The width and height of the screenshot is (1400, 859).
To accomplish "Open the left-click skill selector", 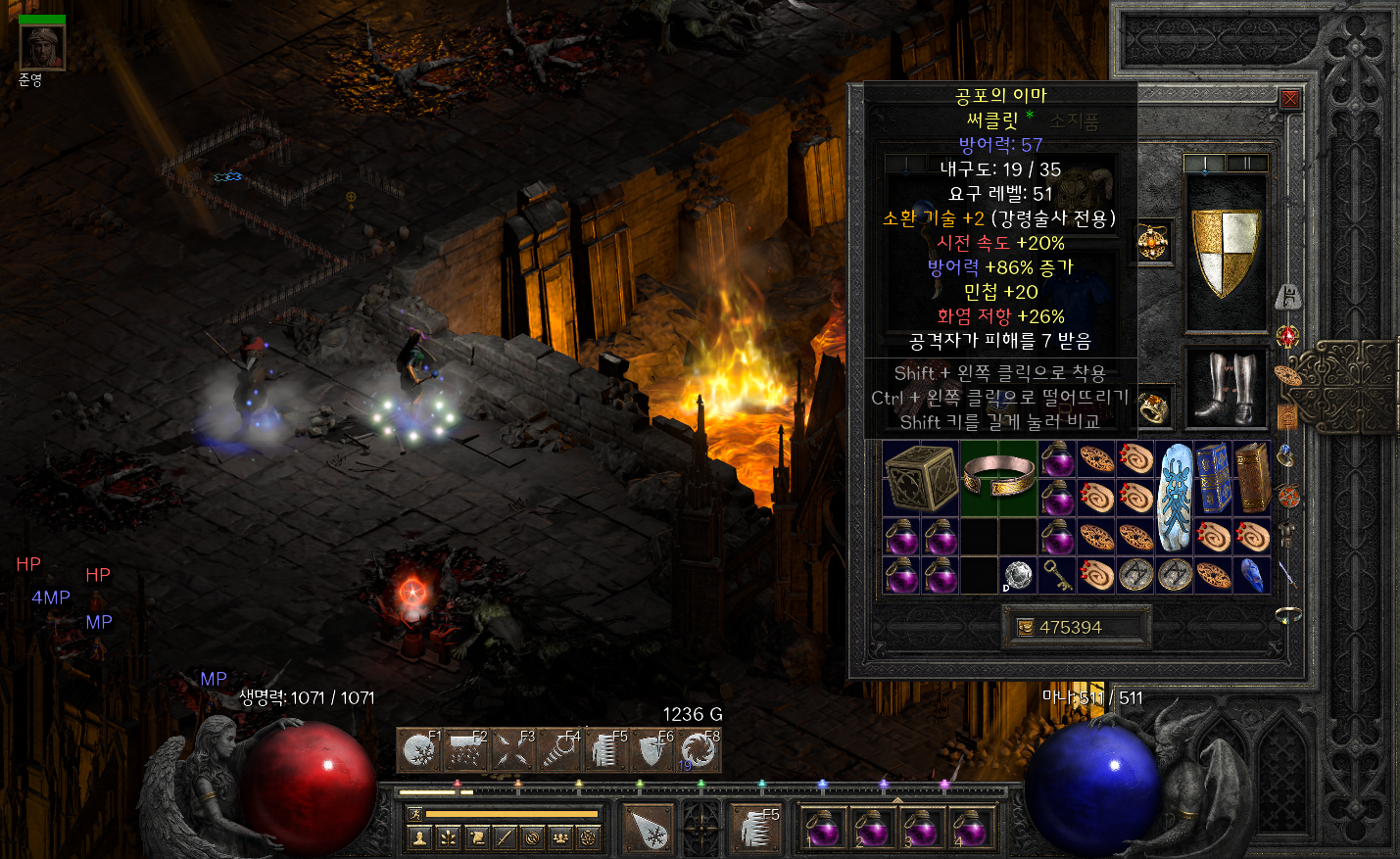I will tap(648, 829).
